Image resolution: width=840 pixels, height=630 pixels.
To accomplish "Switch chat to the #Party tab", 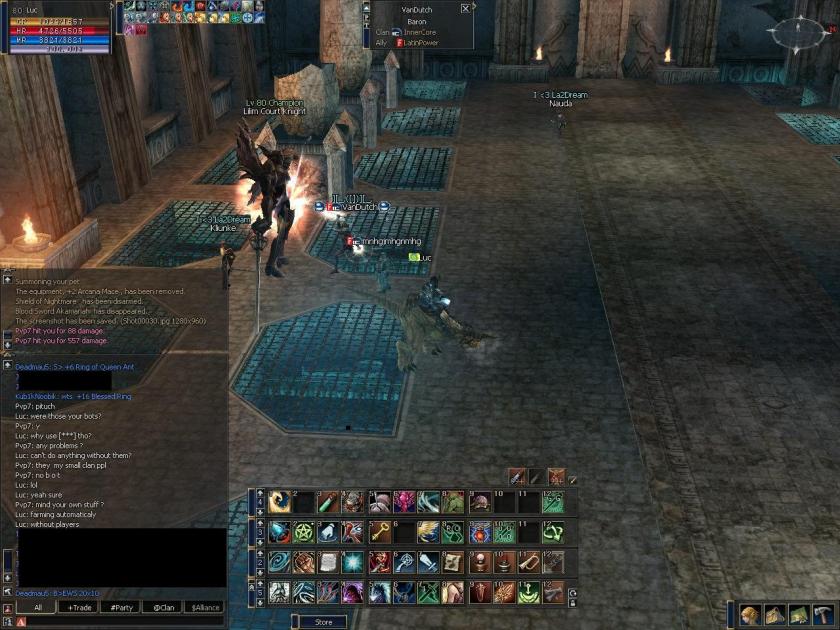I will click(121, 607).
